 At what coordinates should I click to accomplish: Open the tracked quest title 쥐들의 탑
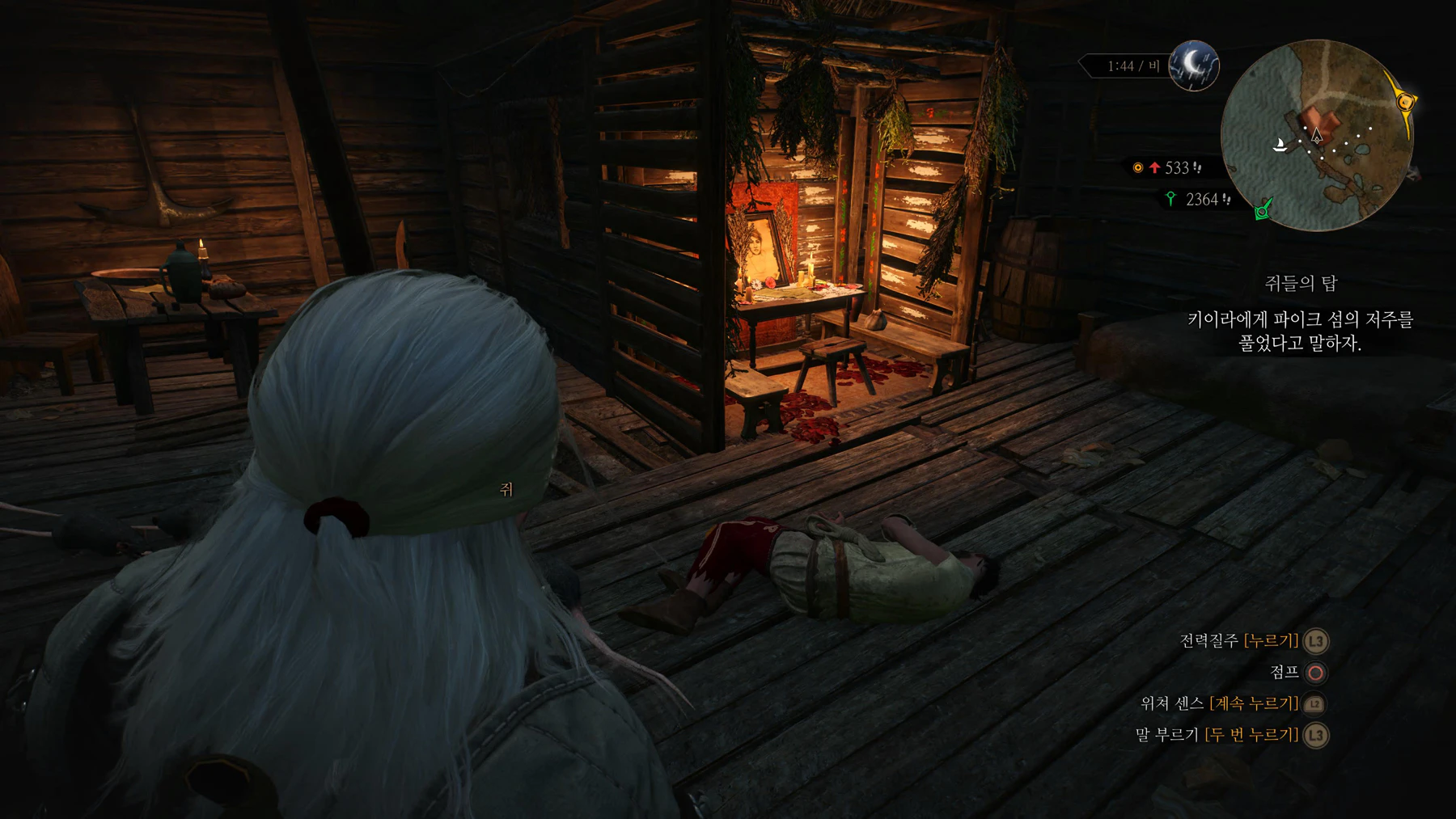click(1301, 283)
